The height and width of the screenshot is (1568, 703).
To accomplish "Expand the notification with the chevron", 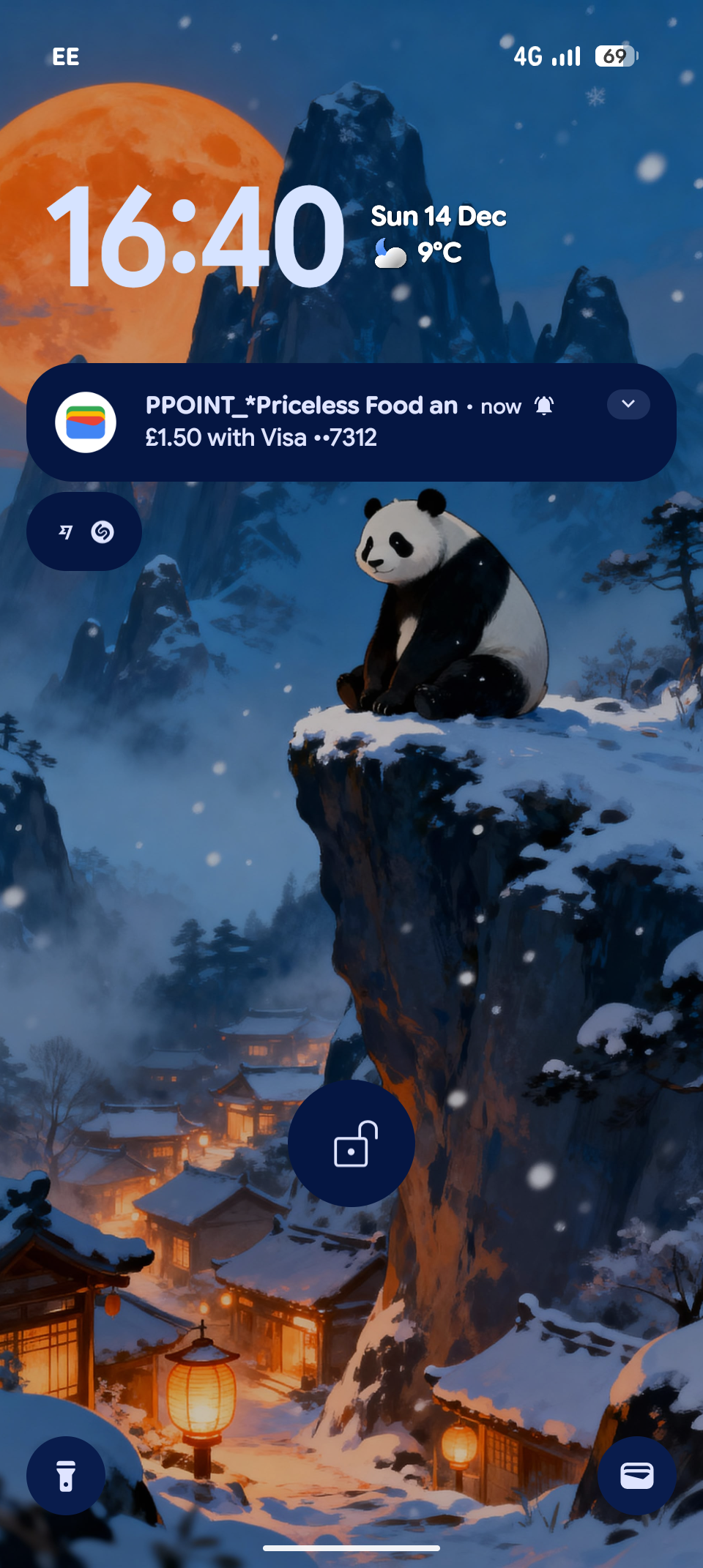I will click(628, 404).
